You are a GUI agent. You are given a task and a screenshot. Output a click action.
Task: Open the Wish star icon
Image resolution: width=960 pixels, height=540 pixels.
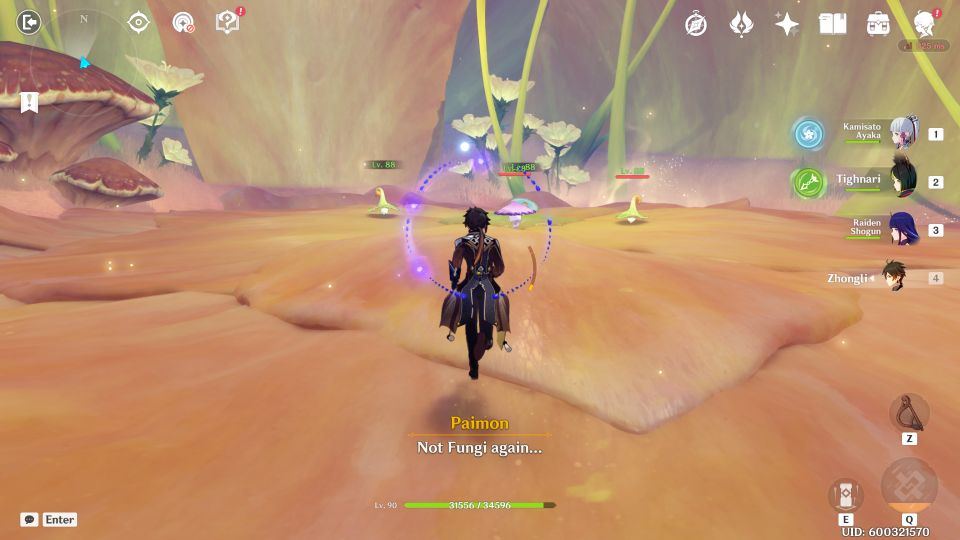(787, 24)
